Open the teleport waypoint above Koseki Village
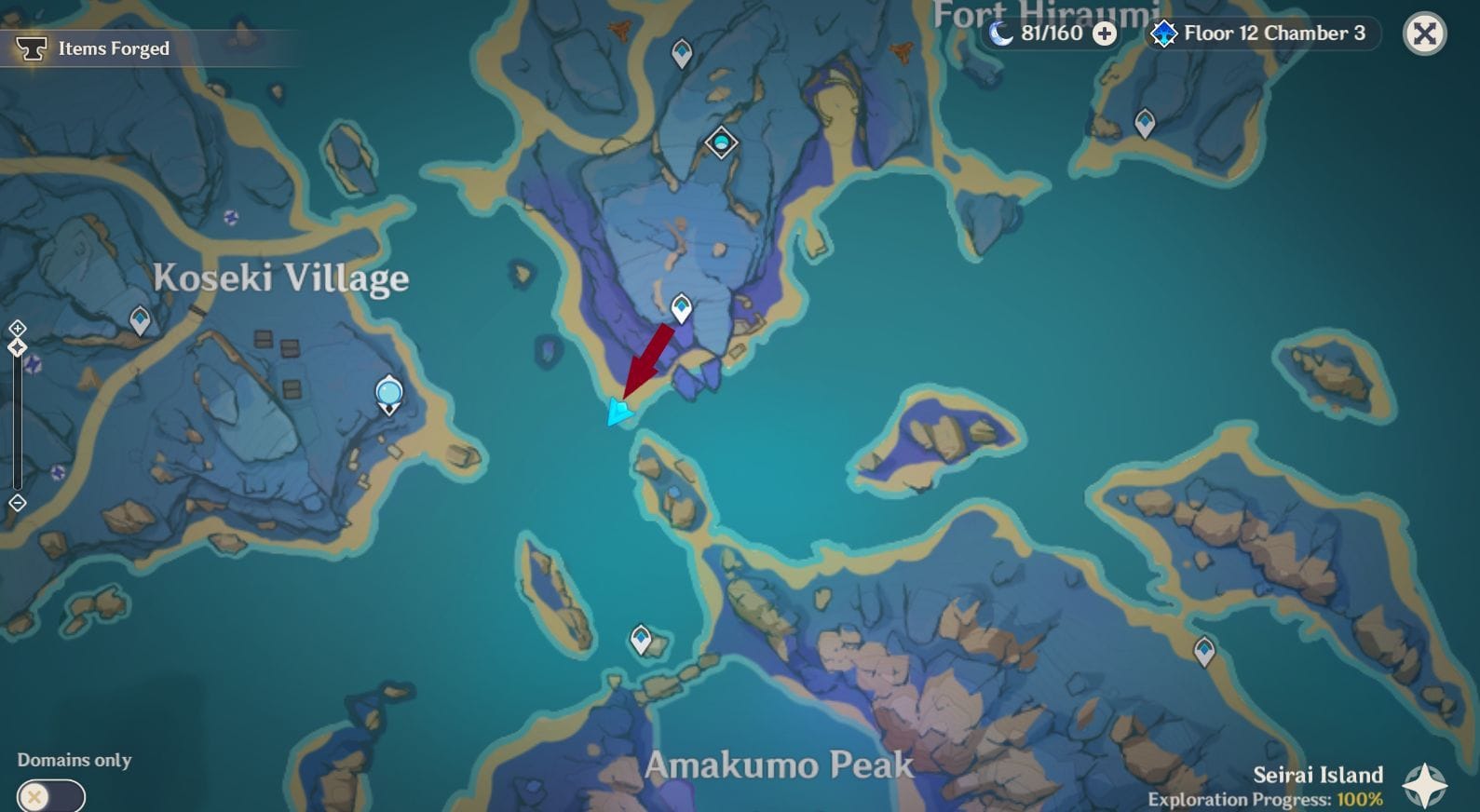The width and height of the screenshot is (1480, 812). (x=140, y=318)
